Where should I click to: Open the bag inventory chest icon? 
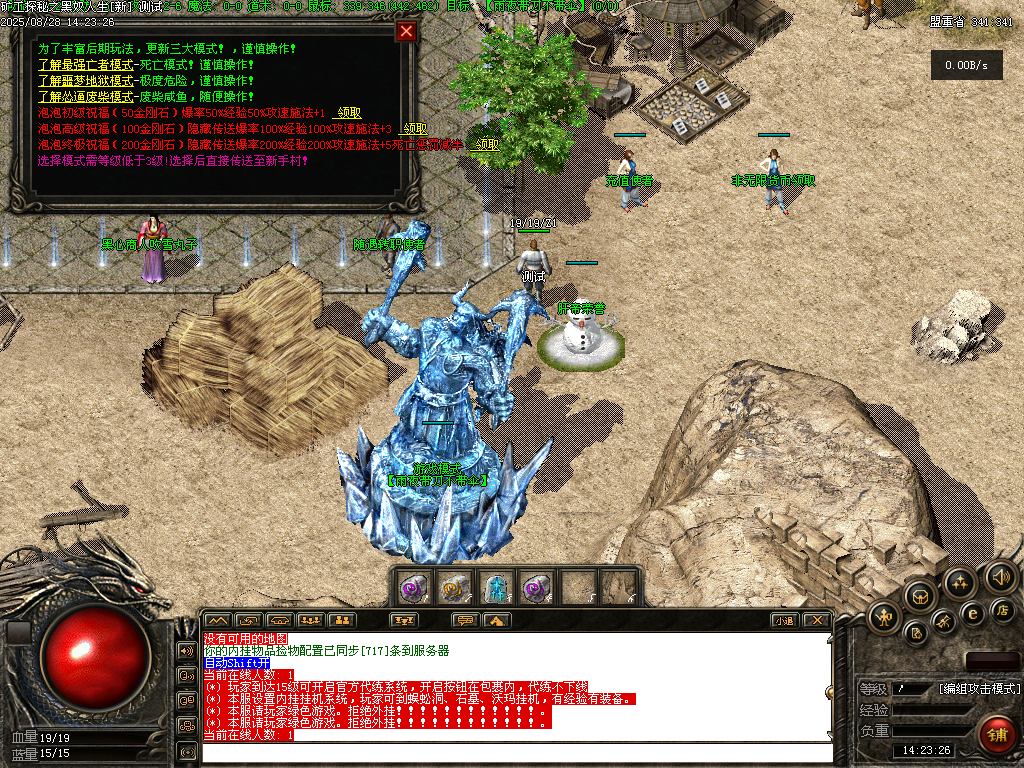pyautogui.click(x=919, y=595)
